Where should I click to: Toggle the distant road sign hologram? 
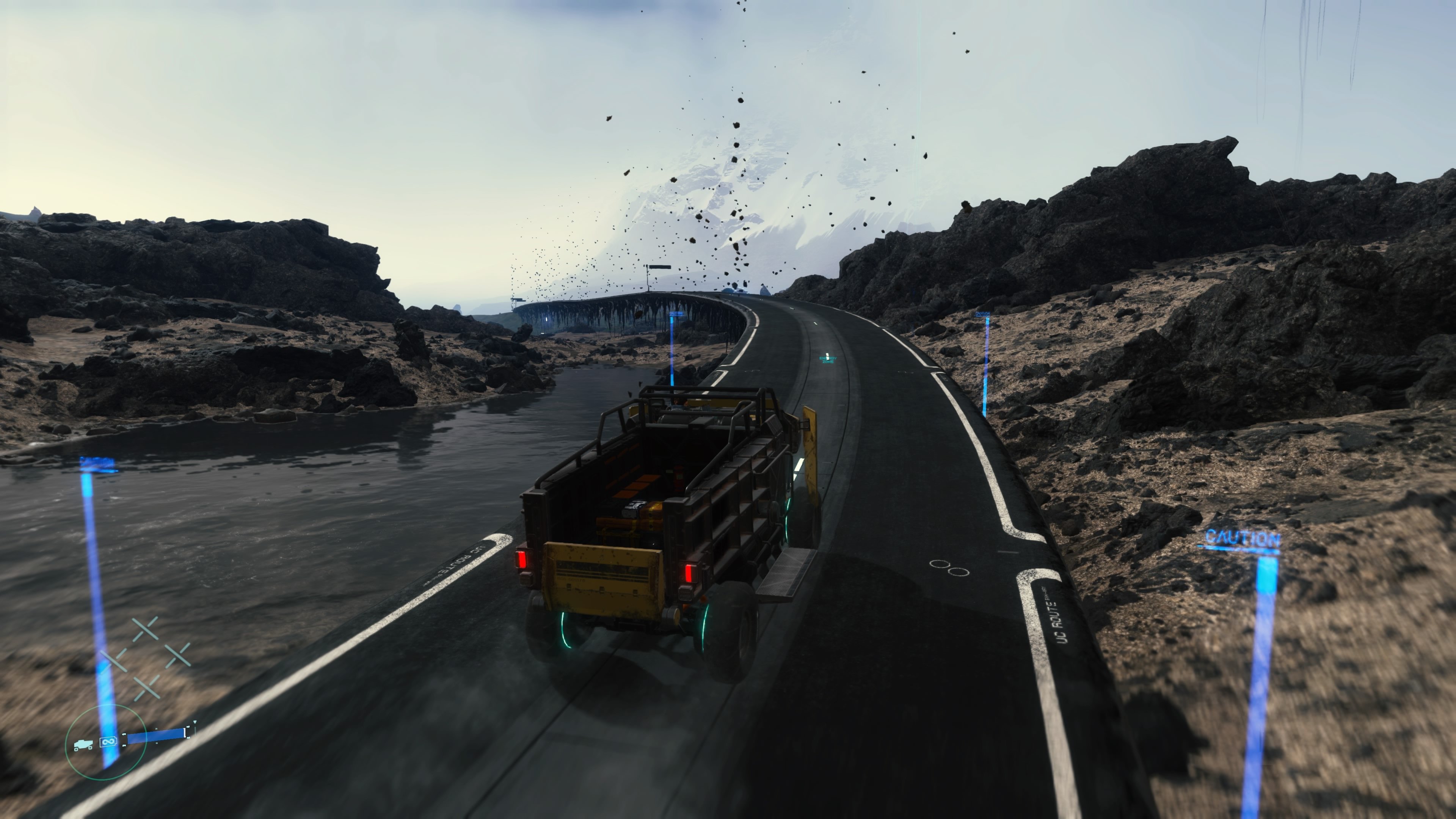660,267
